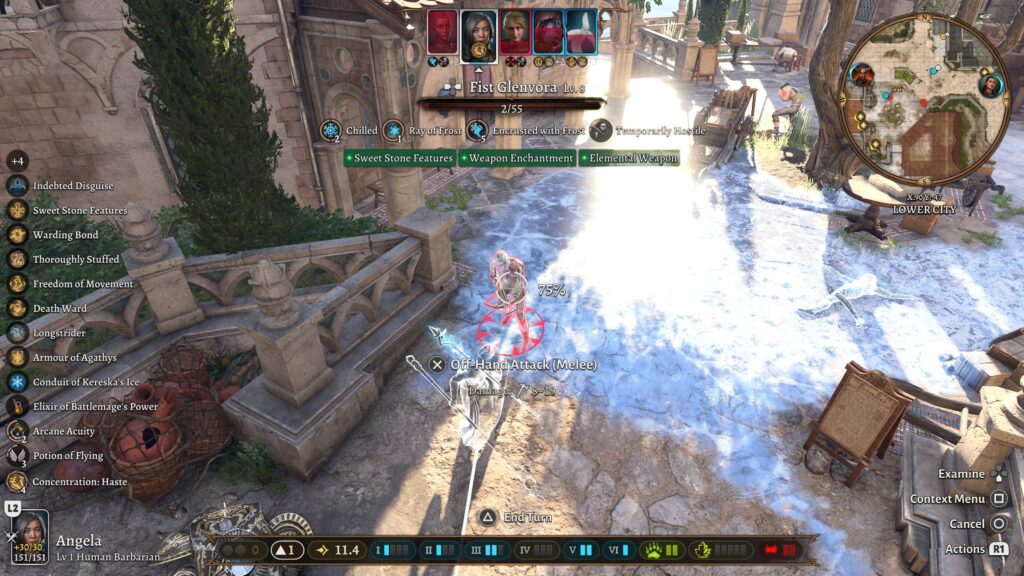Inspect the Freedom of Movement status
The width and height of the screenshot is (1024, 576).
[x=17, y=284]
